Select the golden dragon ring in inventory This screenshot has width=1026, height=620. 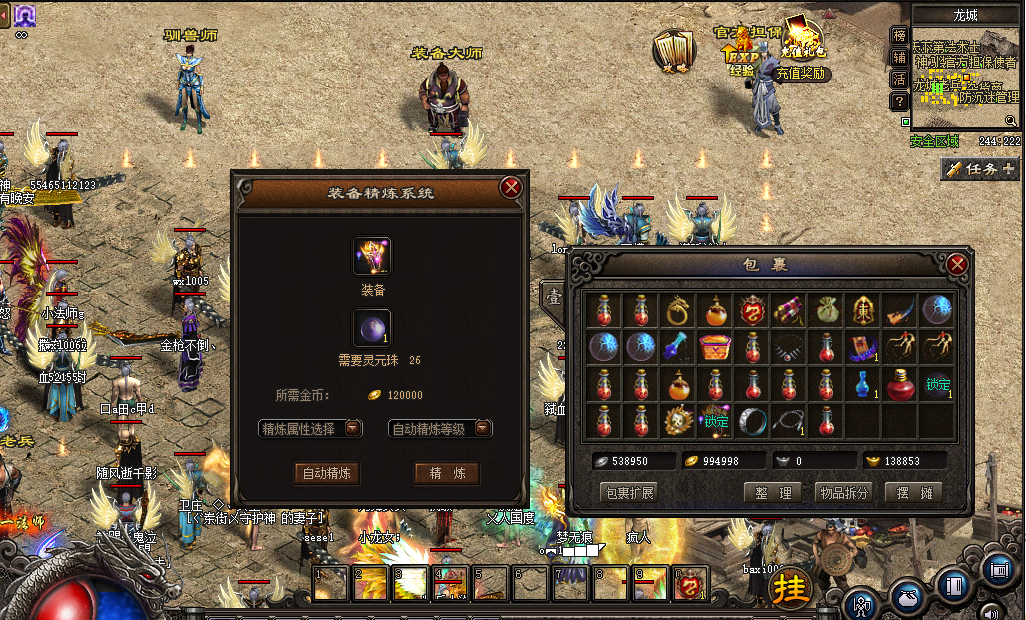pos(679,311)
